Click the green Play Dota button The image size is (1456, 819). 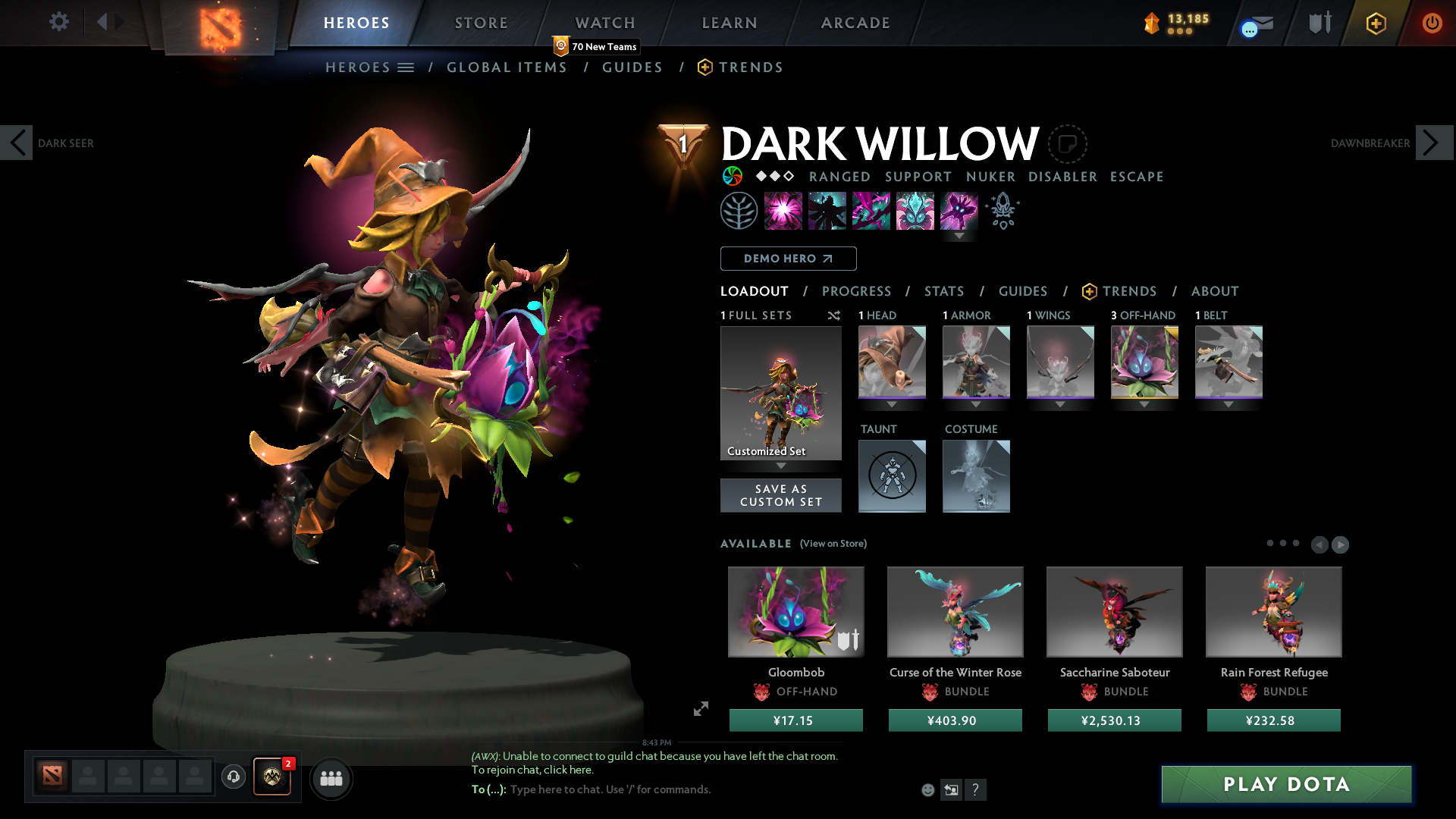point(1286,784)
